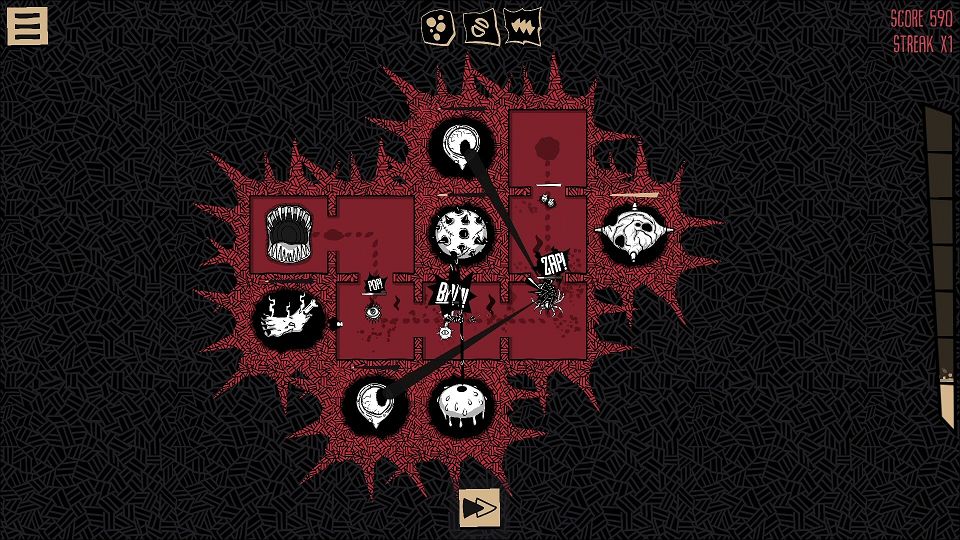The width and height of the screenshot is (960, 540).
Task: Choose the clawed hand tower
Action: click(x=288, y=320)
